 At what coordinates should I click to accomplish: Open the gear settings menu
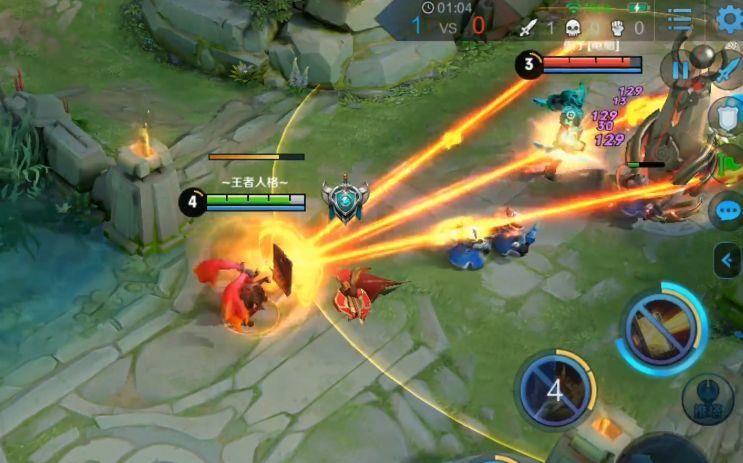click(730, 19)
